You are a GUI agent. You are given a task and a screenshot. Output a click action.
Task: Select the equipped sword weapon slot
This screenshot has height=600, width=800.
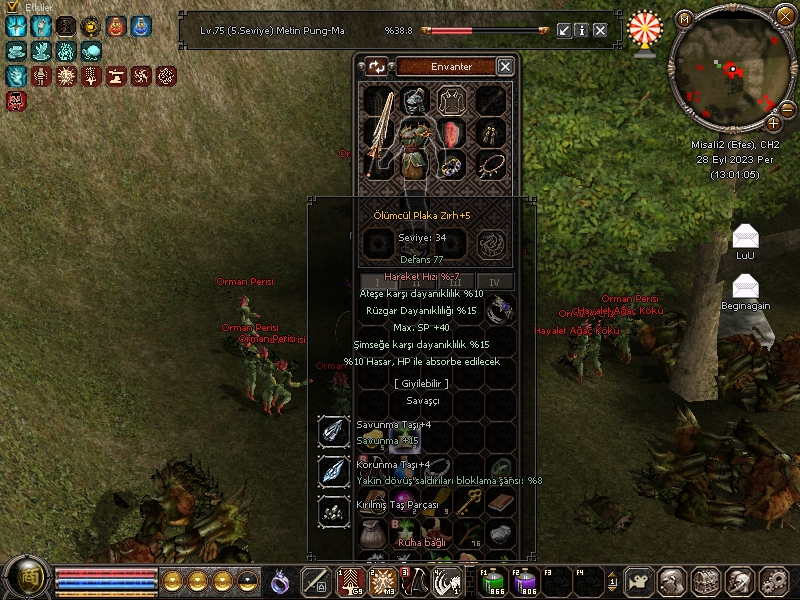coord(380,140)
